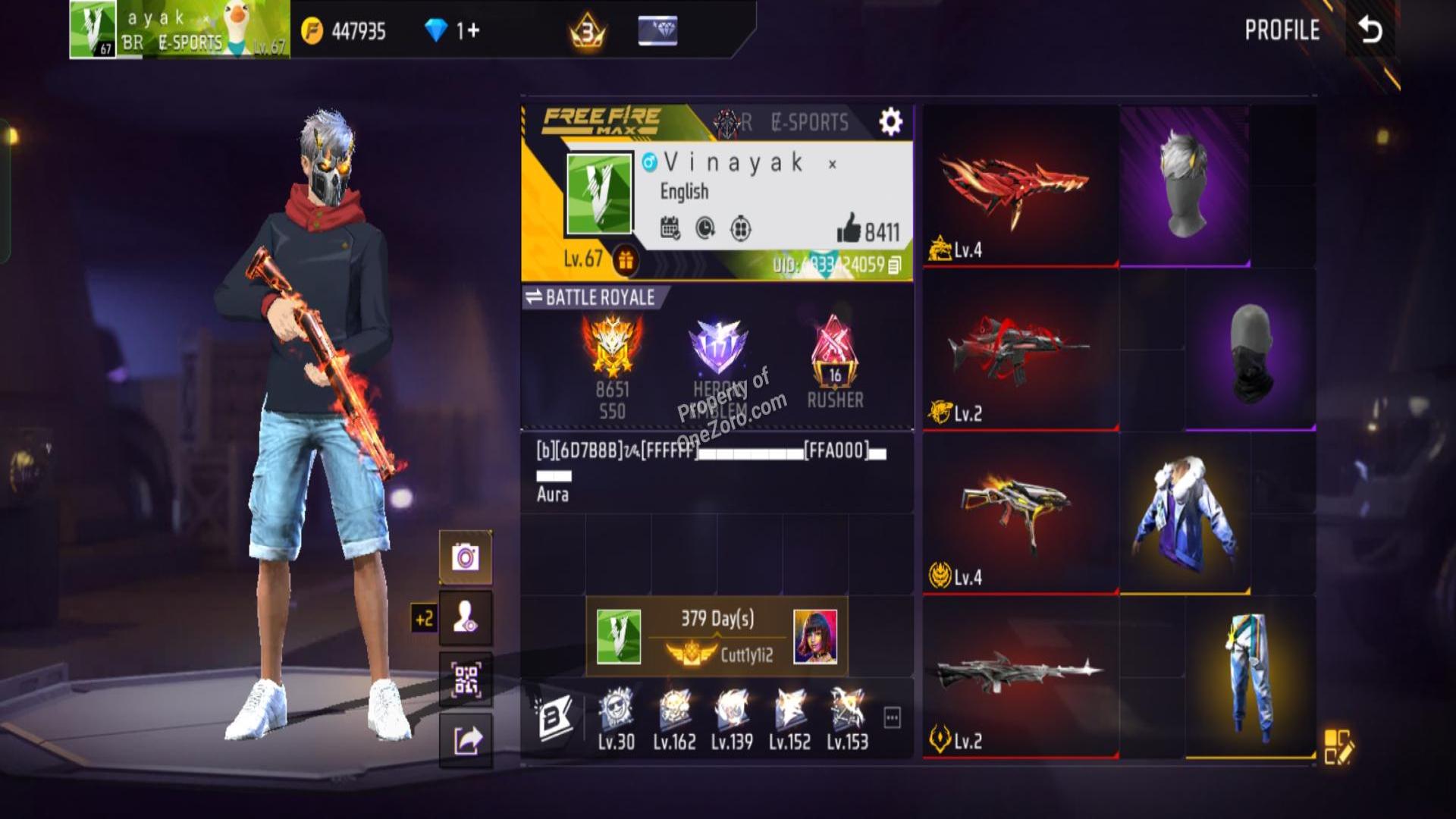Screen dimensions: 1456x819
Task: Open the character view button
Action: (x=466, y=618)
